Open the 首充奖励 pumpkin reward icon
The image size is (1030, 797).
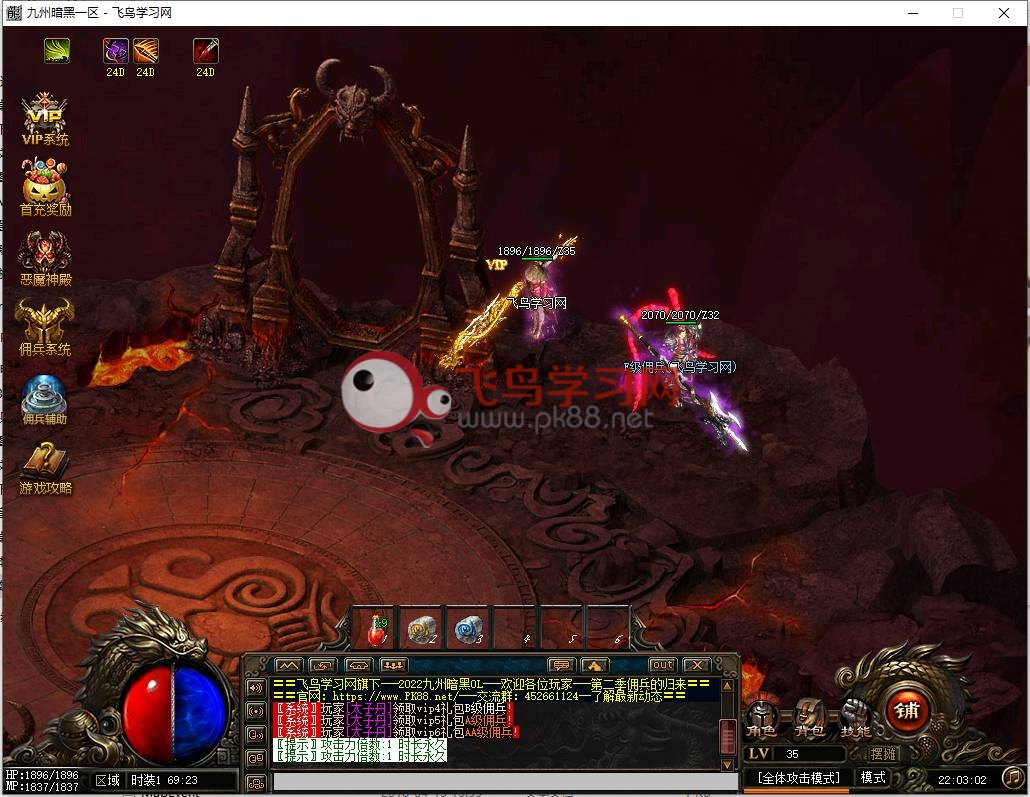pos(45,188)
